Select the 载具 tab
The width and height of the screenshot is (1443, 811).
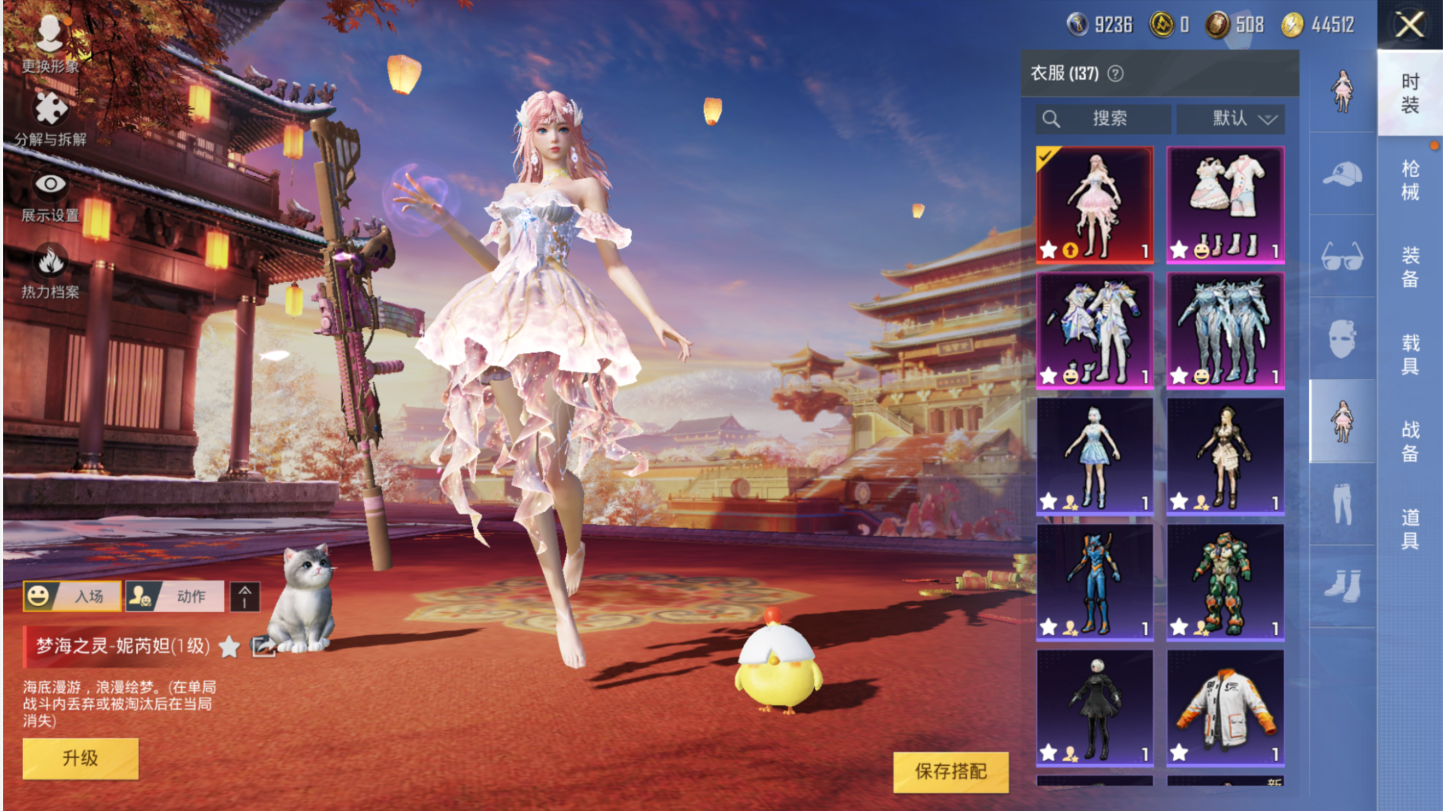[1409, 354]
